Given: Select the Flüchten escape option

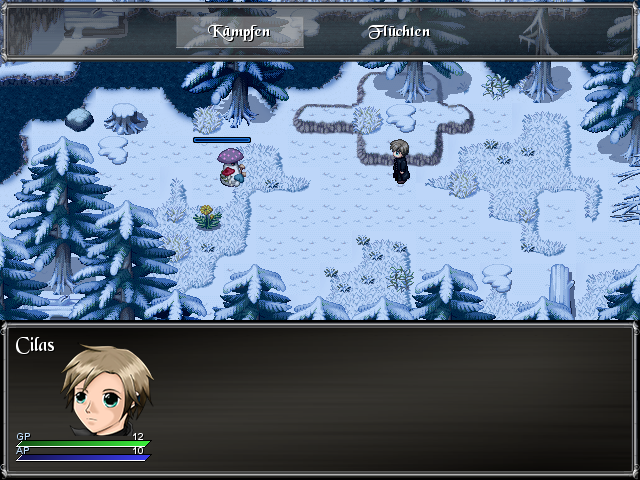Looking at the screenshot, I should (399, 32).
